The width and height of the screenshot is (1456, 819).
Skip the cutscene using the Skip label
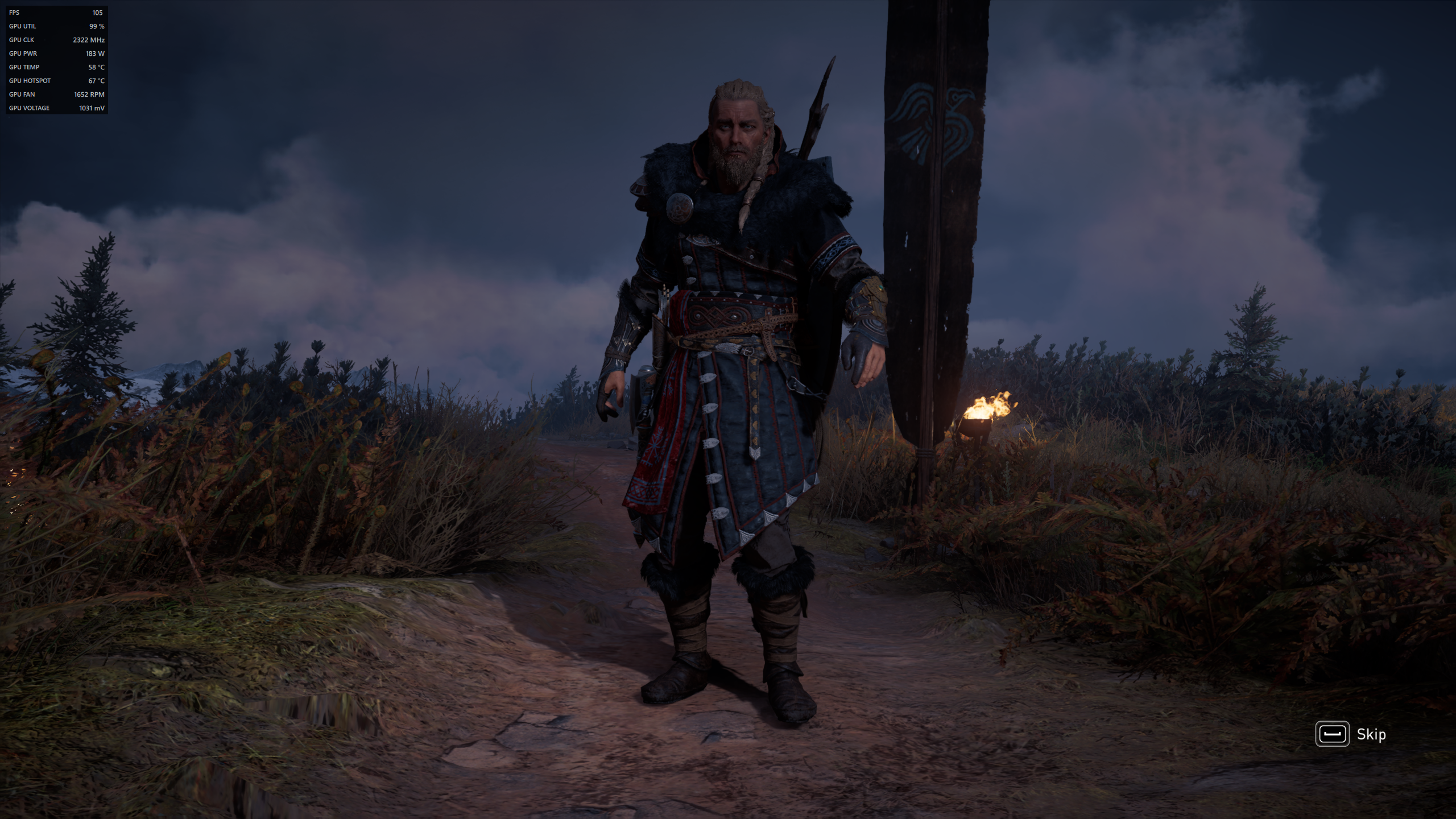click(x=1371, y=734)
